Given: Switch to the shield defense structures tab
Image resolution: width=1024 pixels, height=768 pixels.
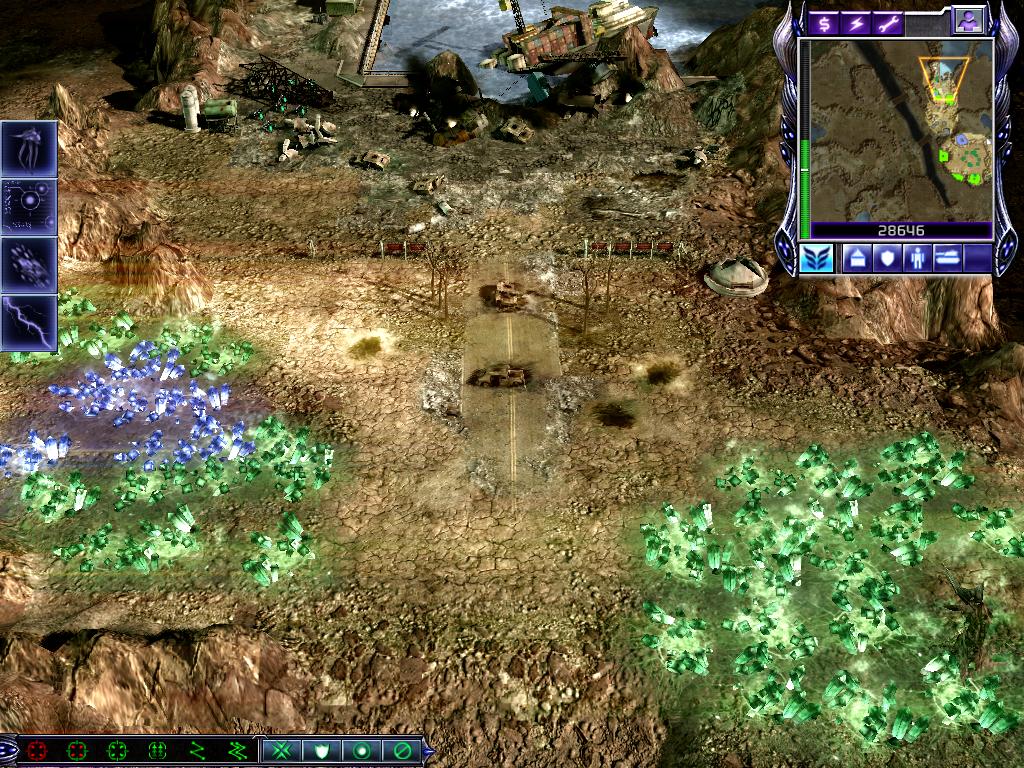Looking at the screenshot, I should click(887, 258).
